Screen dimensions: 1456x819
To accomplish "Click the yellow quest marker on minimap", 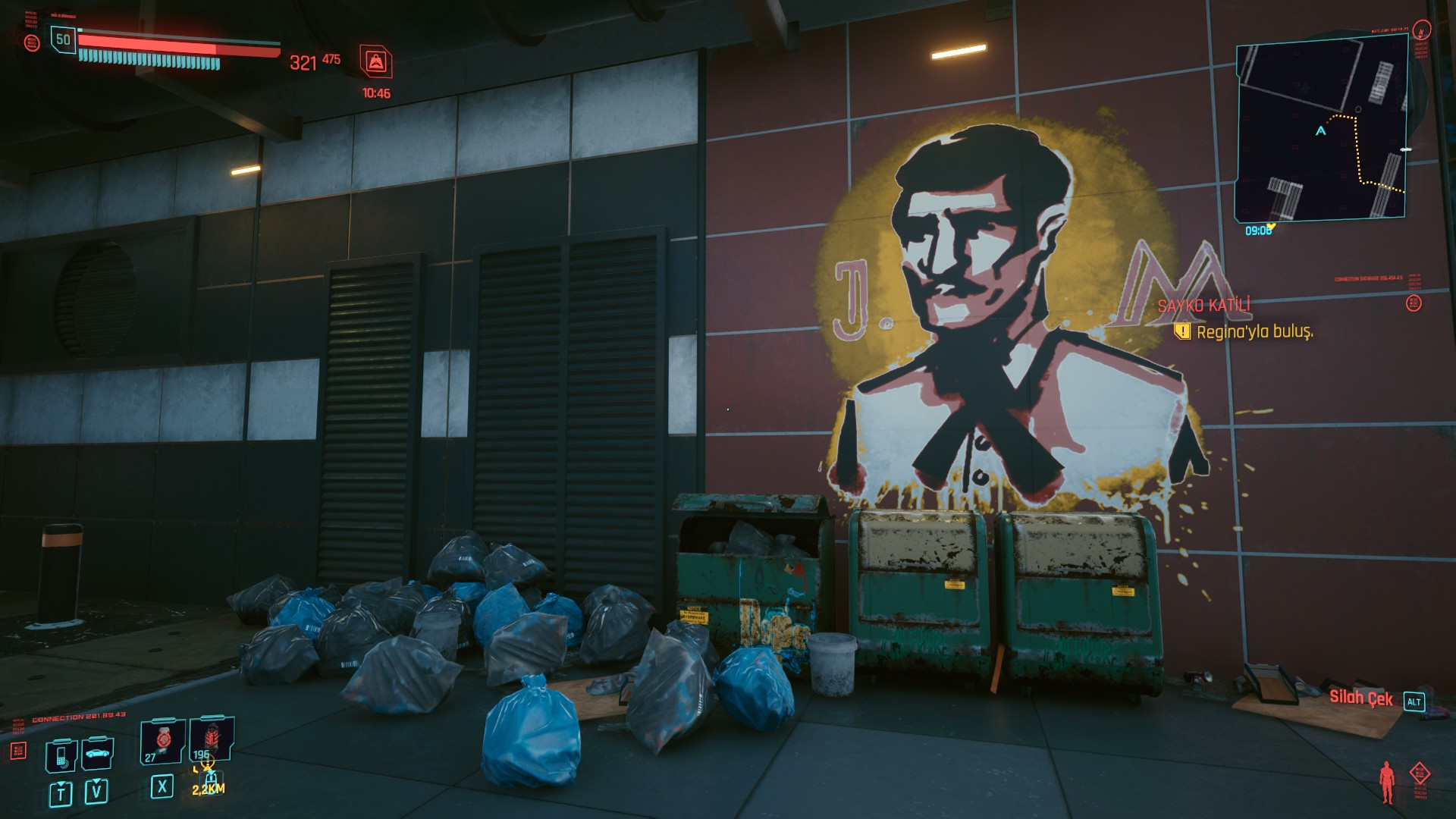I will [x=1272, y=226].
